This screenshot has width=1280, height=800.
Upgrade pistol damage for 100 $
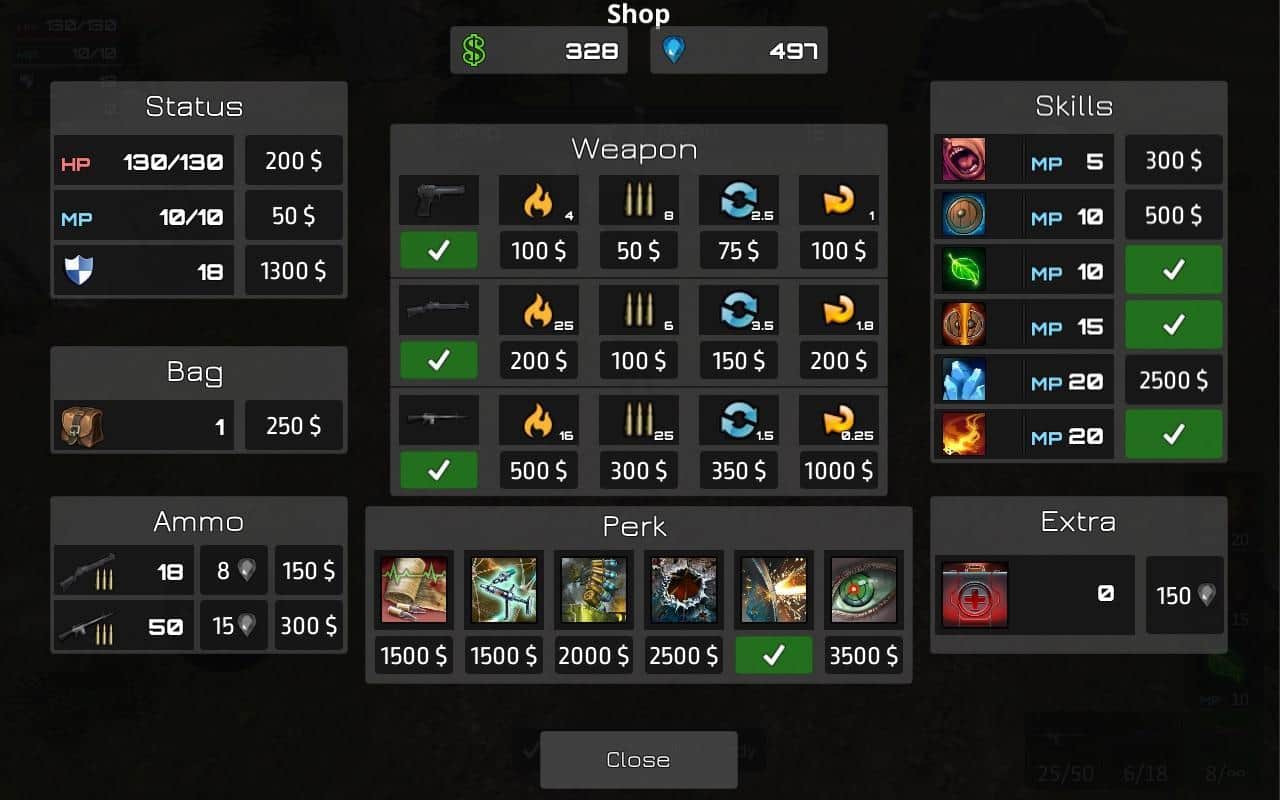(538, 251)
